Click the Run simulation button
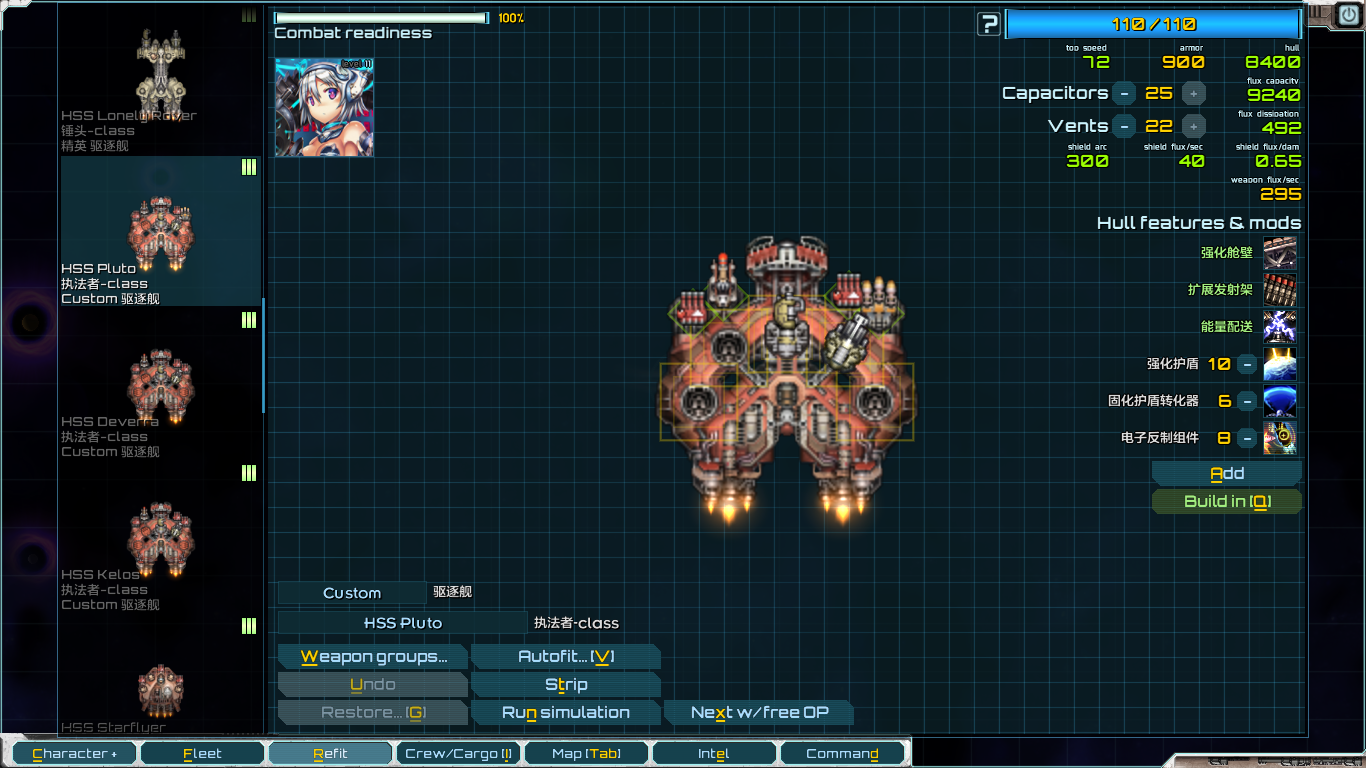This screenshot has height=768, width=1366. [566, 712]
